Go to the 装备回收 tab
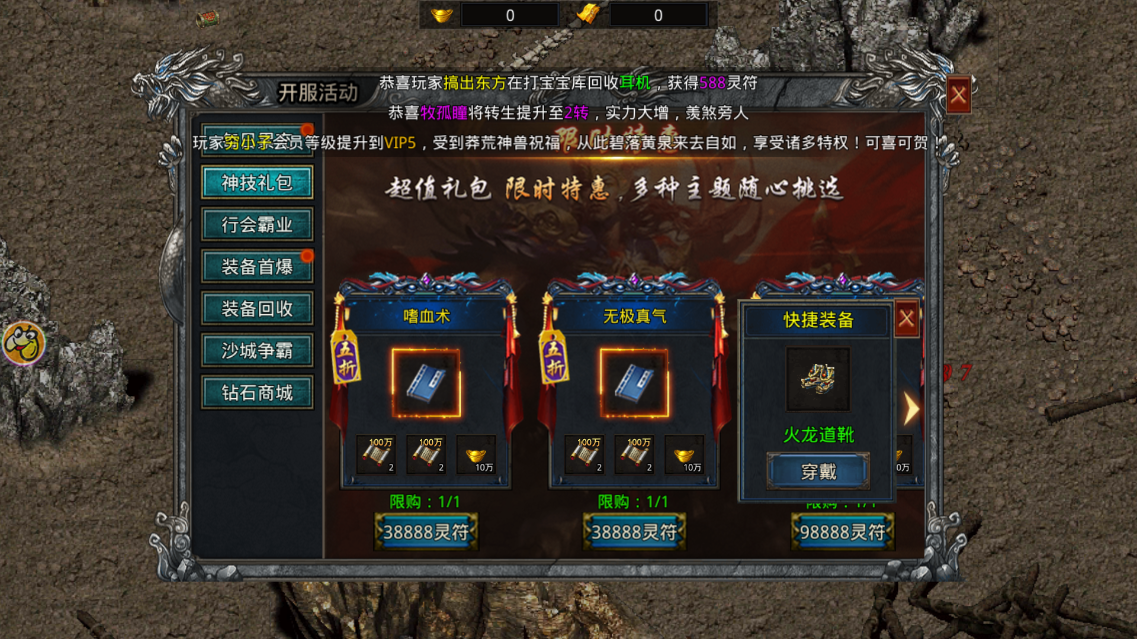 [258, 309]
